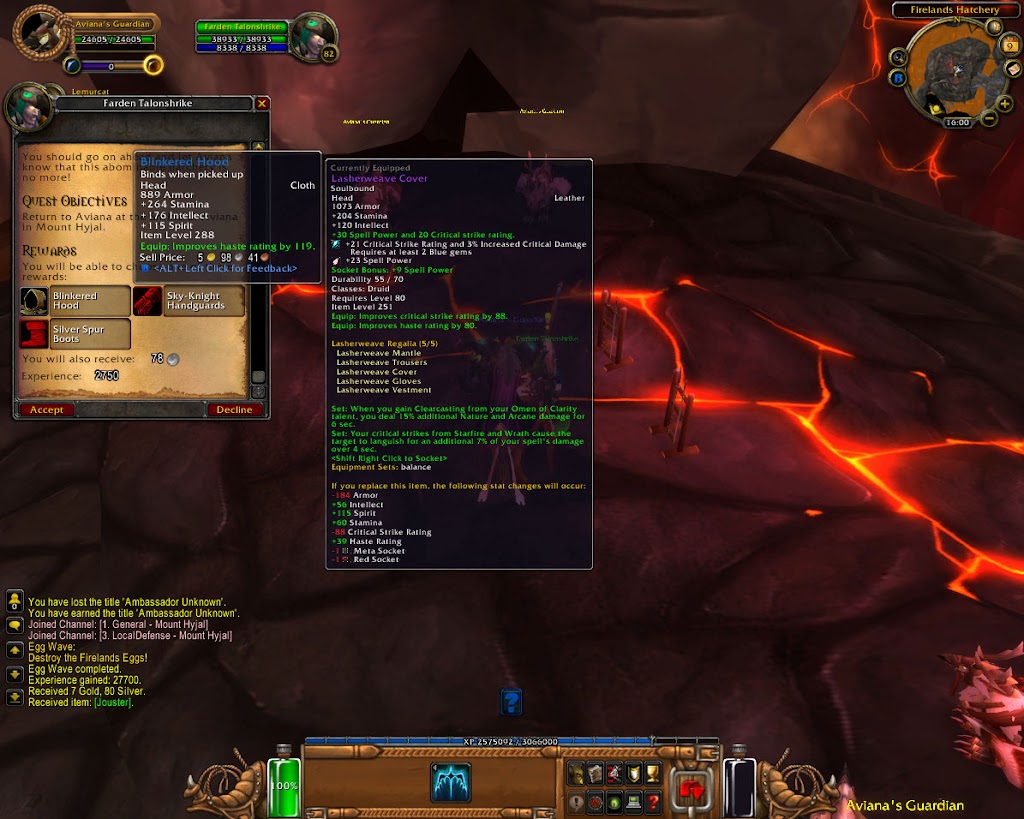Choose the Sky-Knight Handguards reward
1024x819 pixels.
pos(189,301)
